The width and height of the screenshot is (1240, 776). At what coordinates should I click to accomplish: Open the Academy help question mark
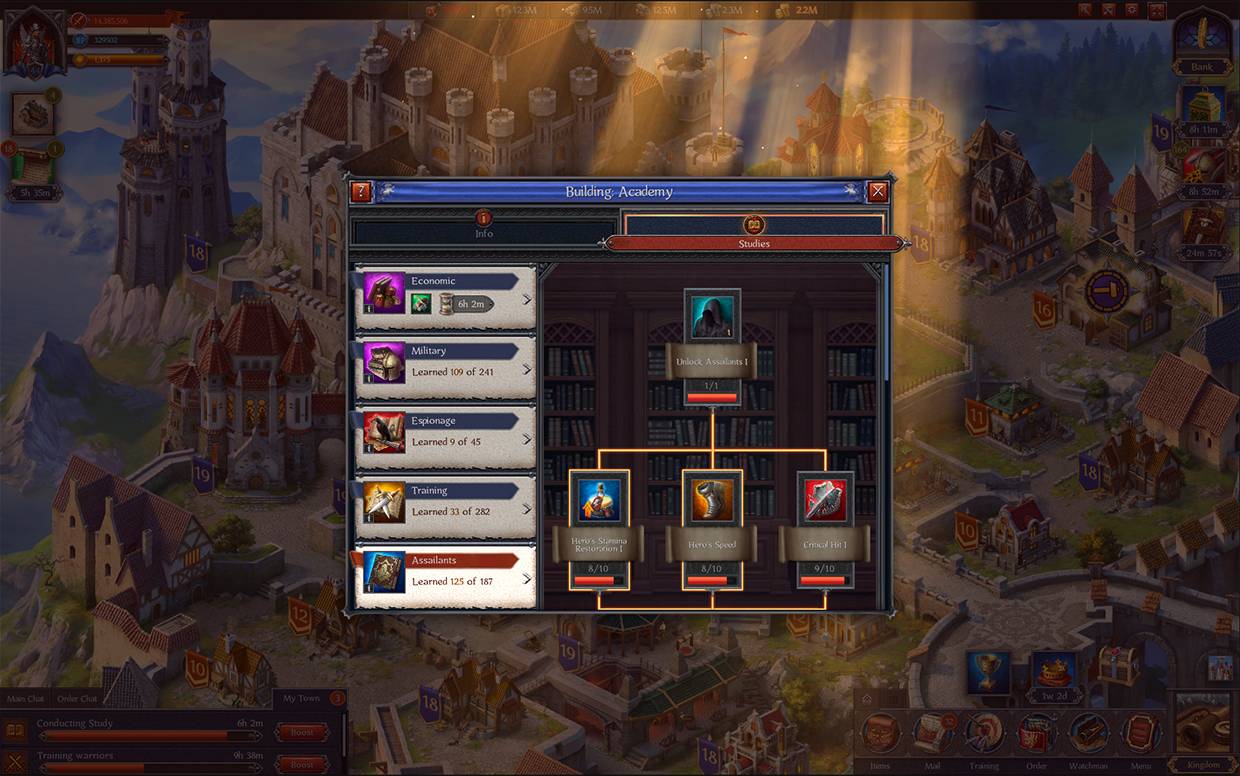(361, 192)
